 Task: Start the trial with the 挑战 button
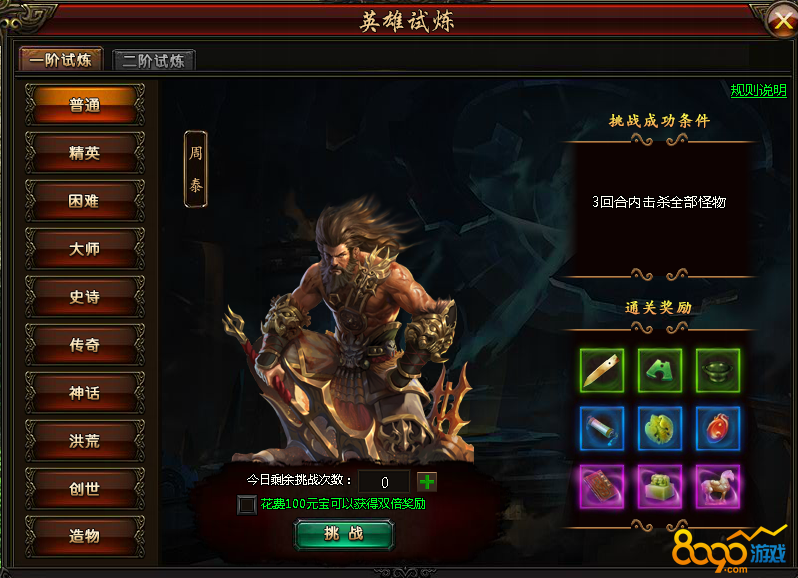coord(344,534)
